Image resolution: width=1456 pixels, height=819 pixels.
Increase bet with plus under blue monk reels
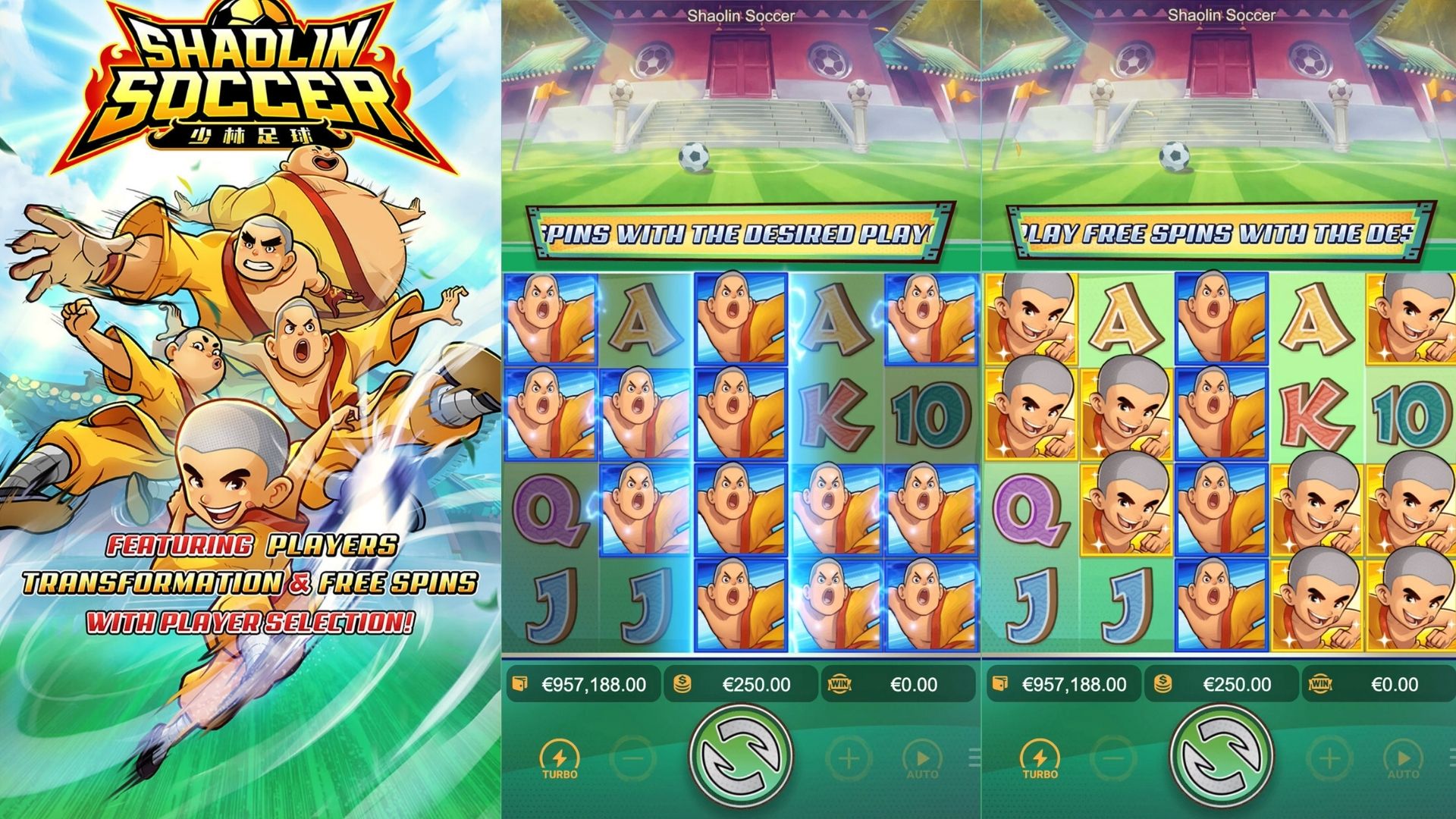click(x=849, y=758)
